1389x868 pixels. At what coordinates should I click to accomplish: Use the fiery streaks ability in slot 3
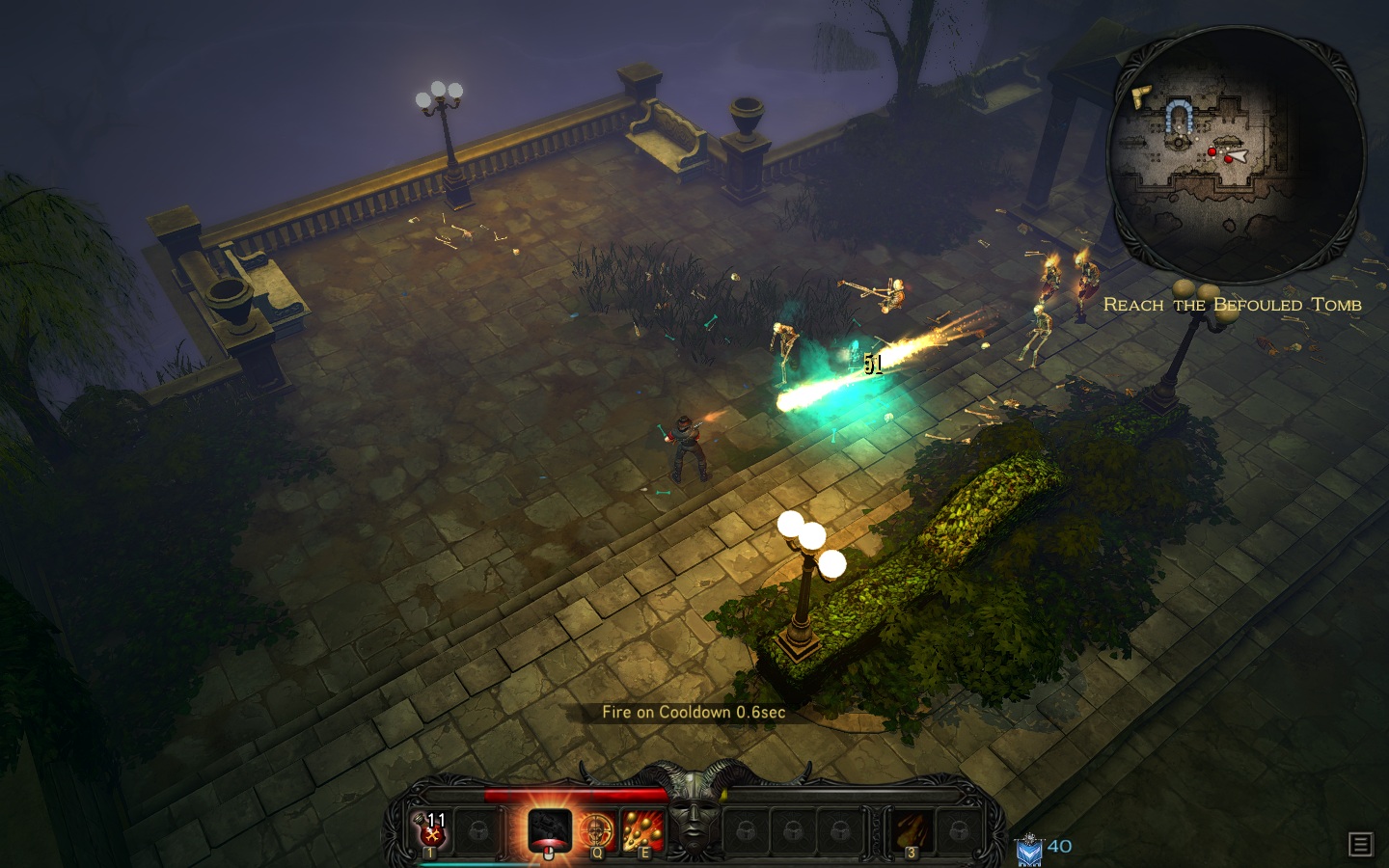(912, 829)
